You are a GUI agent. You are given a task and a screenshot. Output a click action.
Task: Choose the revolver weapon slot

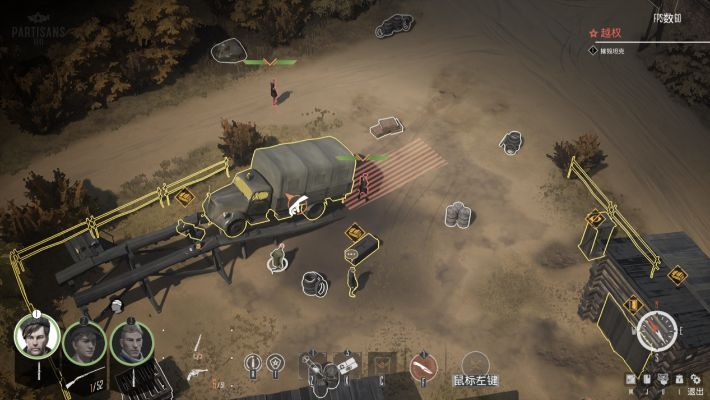click(x=197, y=374)
